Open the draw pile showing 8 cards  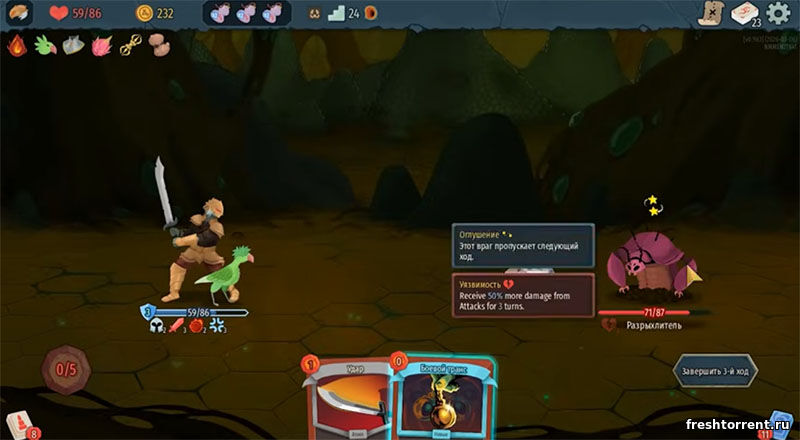tap(20, 425)
